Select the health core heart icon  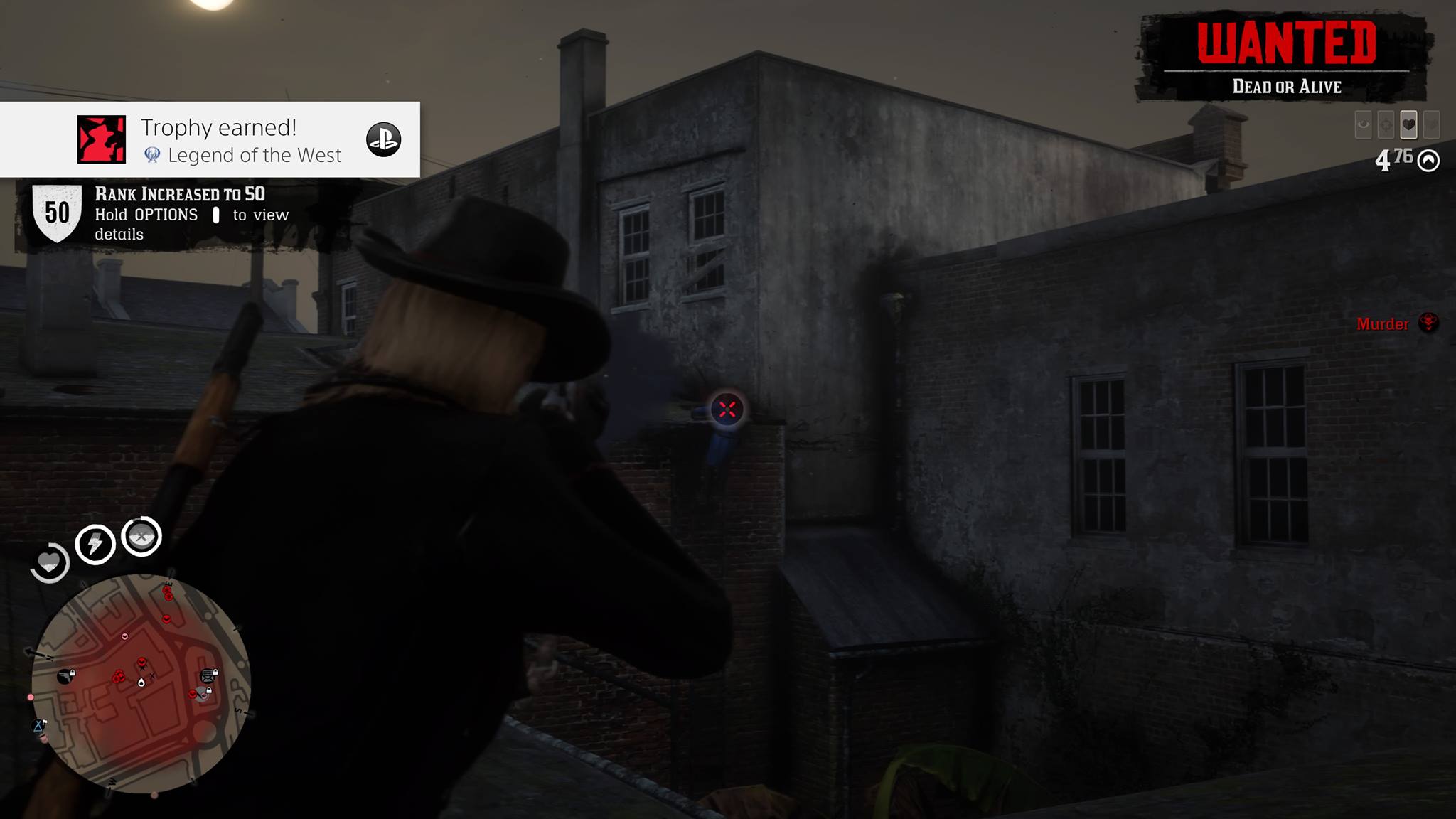coord(50,562)
